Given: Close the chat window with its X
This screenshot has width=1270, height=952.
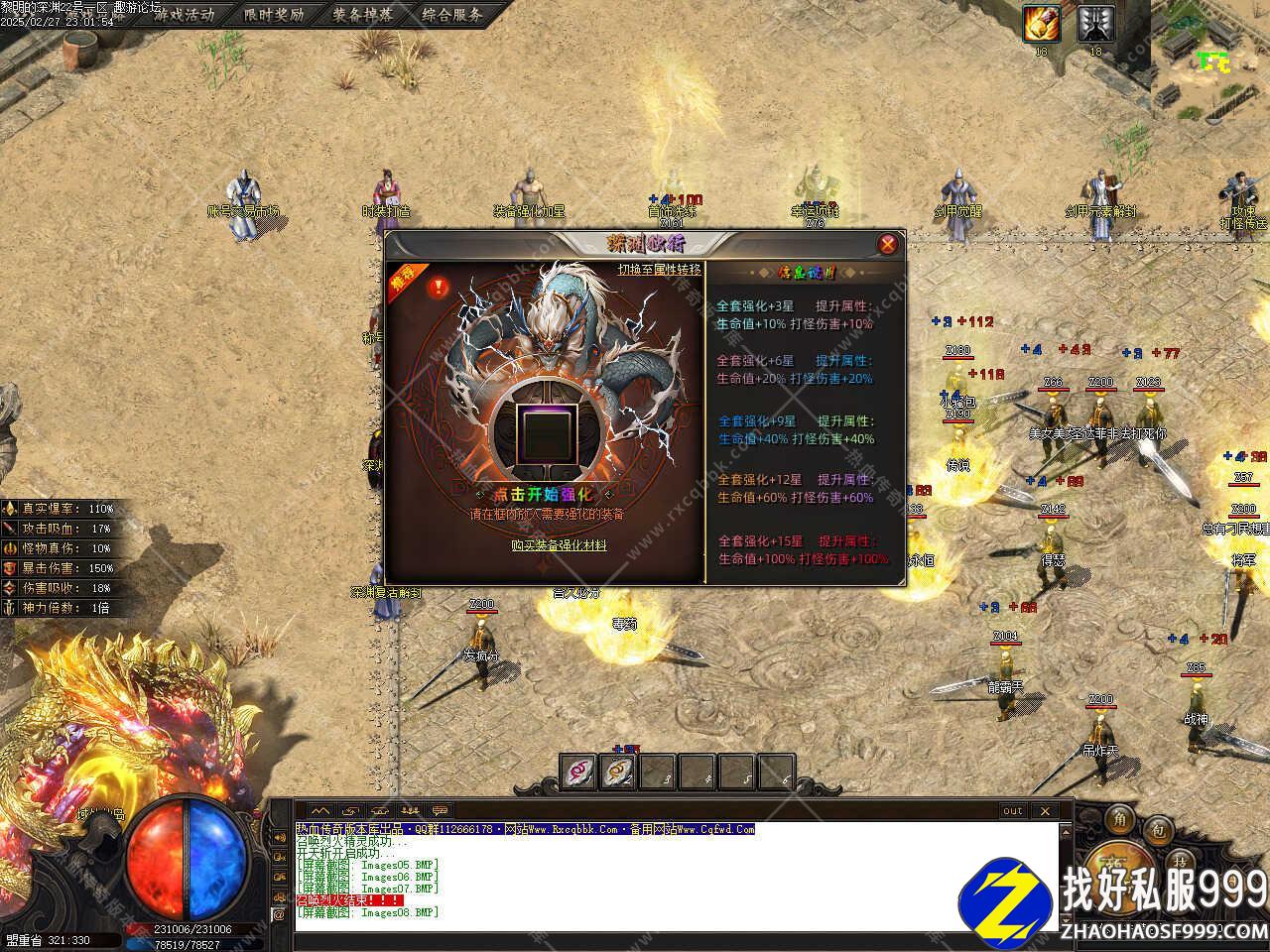Looking at the screenshot, I should [1044, 811].
